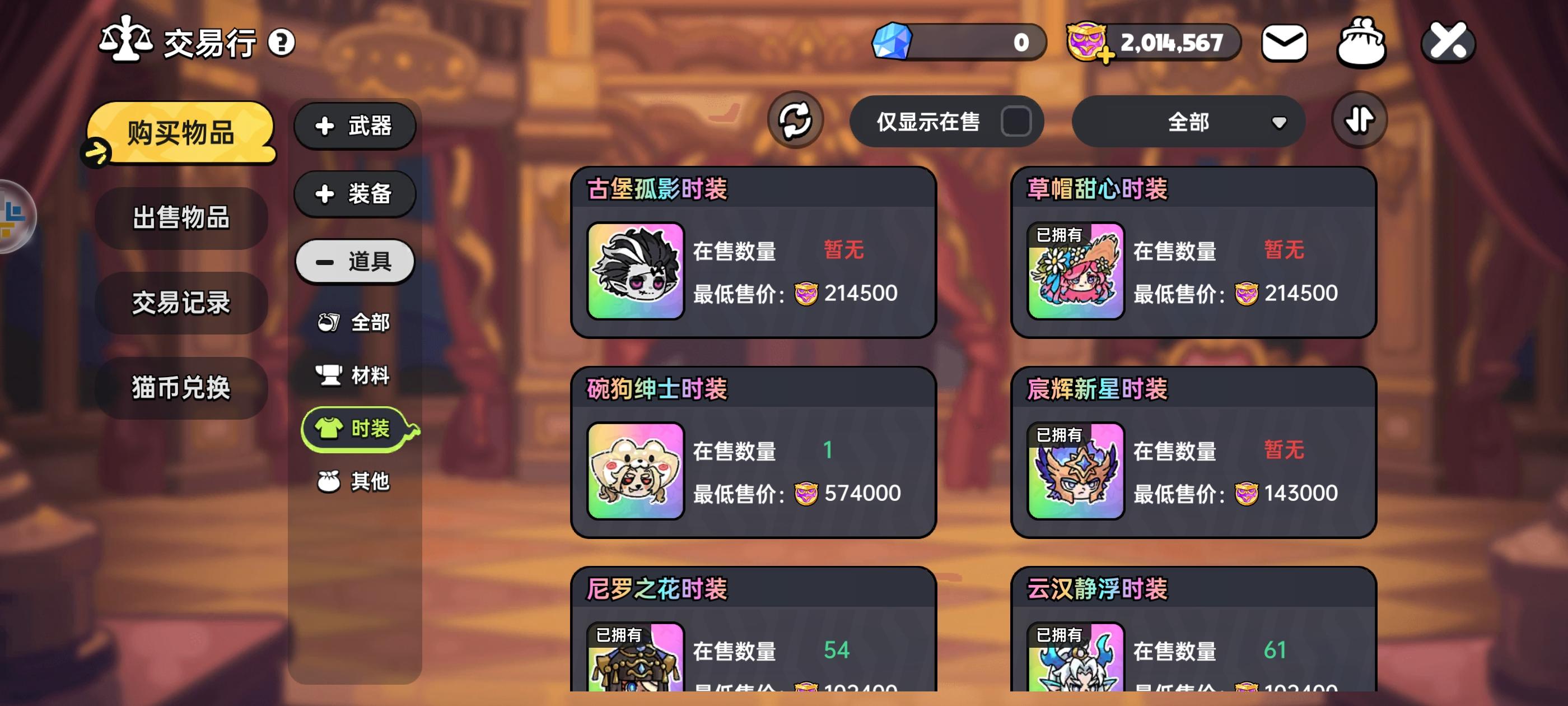The height and width of the screenshot is (706, 1568).
Task: Click the sort order icon beside the filter
Action: pos(1359,120)
